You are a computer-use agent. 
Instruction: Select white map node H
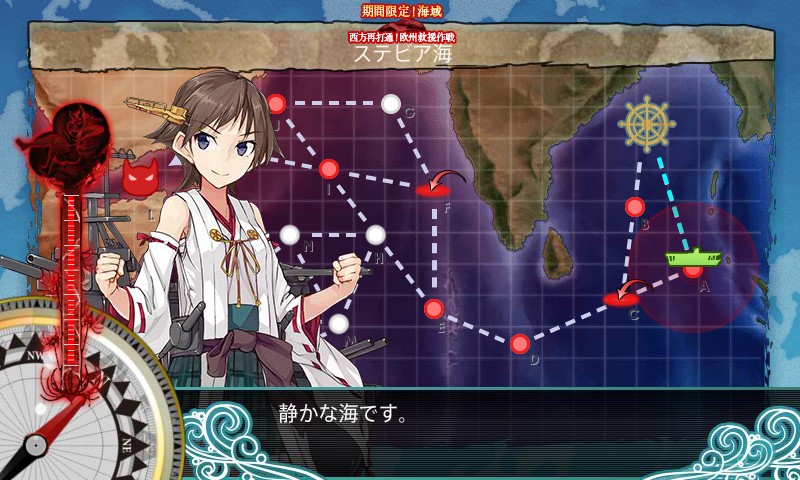(x=376, y=235)
